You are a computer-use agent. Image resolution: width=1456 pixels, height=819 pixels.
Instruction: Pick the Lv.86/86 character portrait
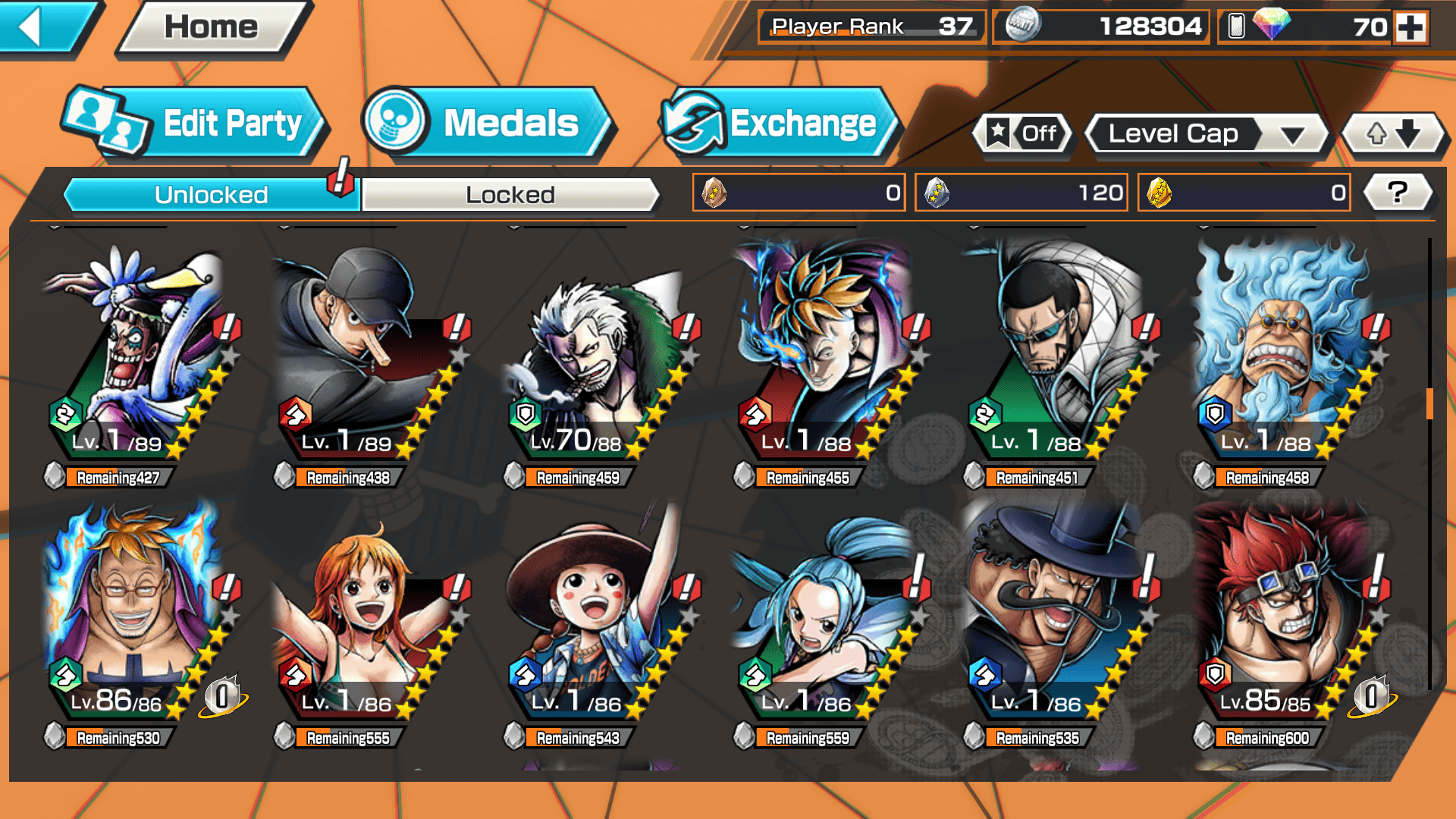pyautogui.click(x=136, y=614)
